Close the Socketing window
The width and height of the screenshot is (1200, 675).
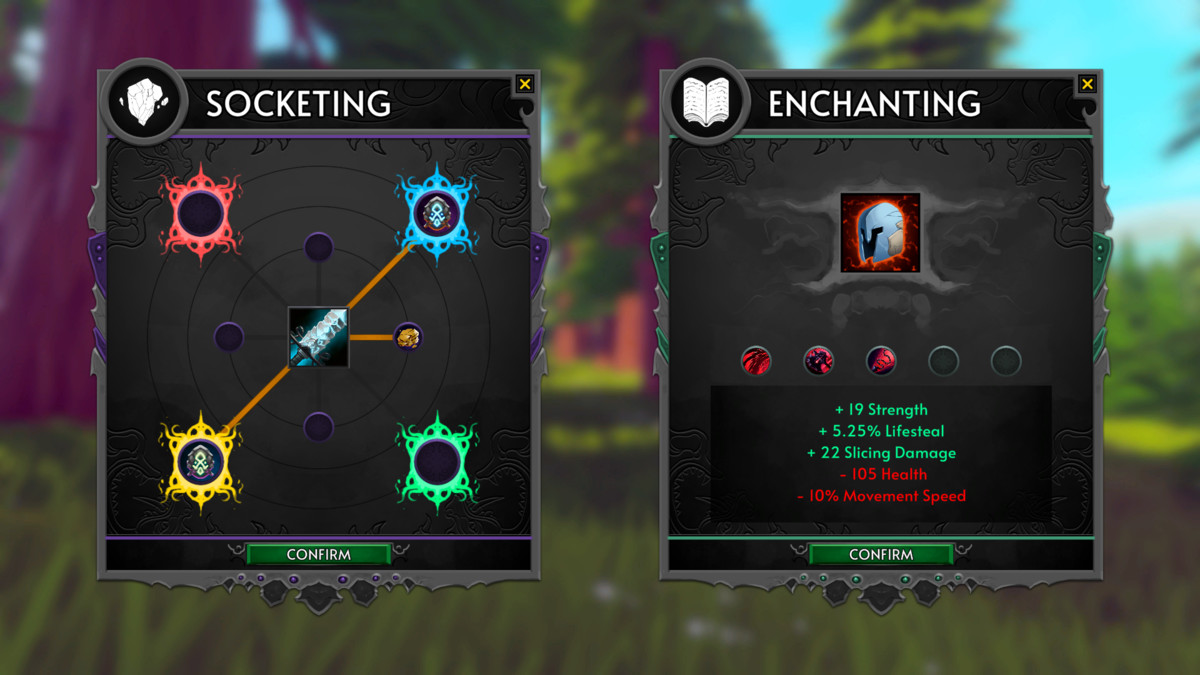click(x=525, y=84)
